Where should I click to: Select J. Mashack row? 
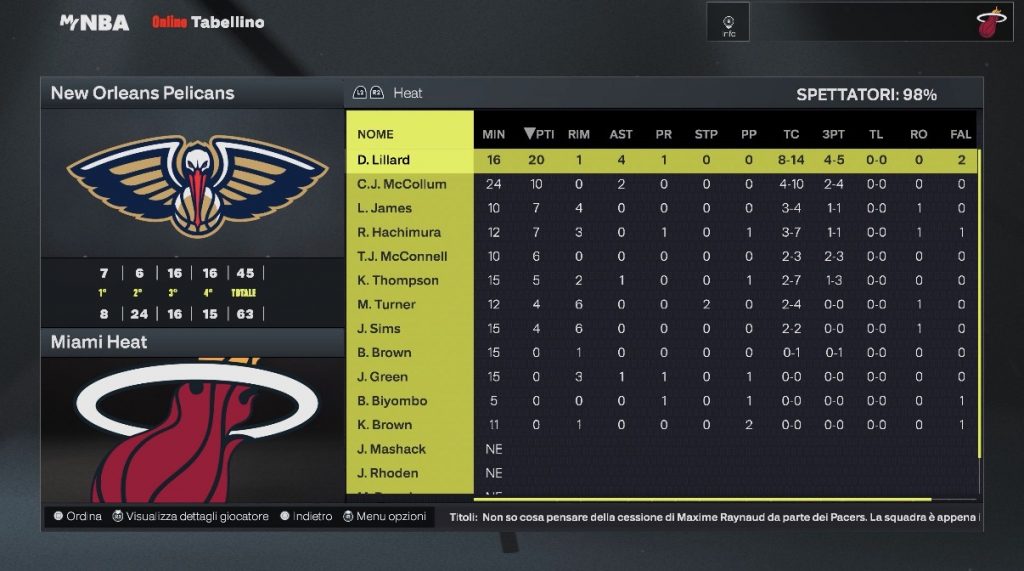(x=392, y=449)
